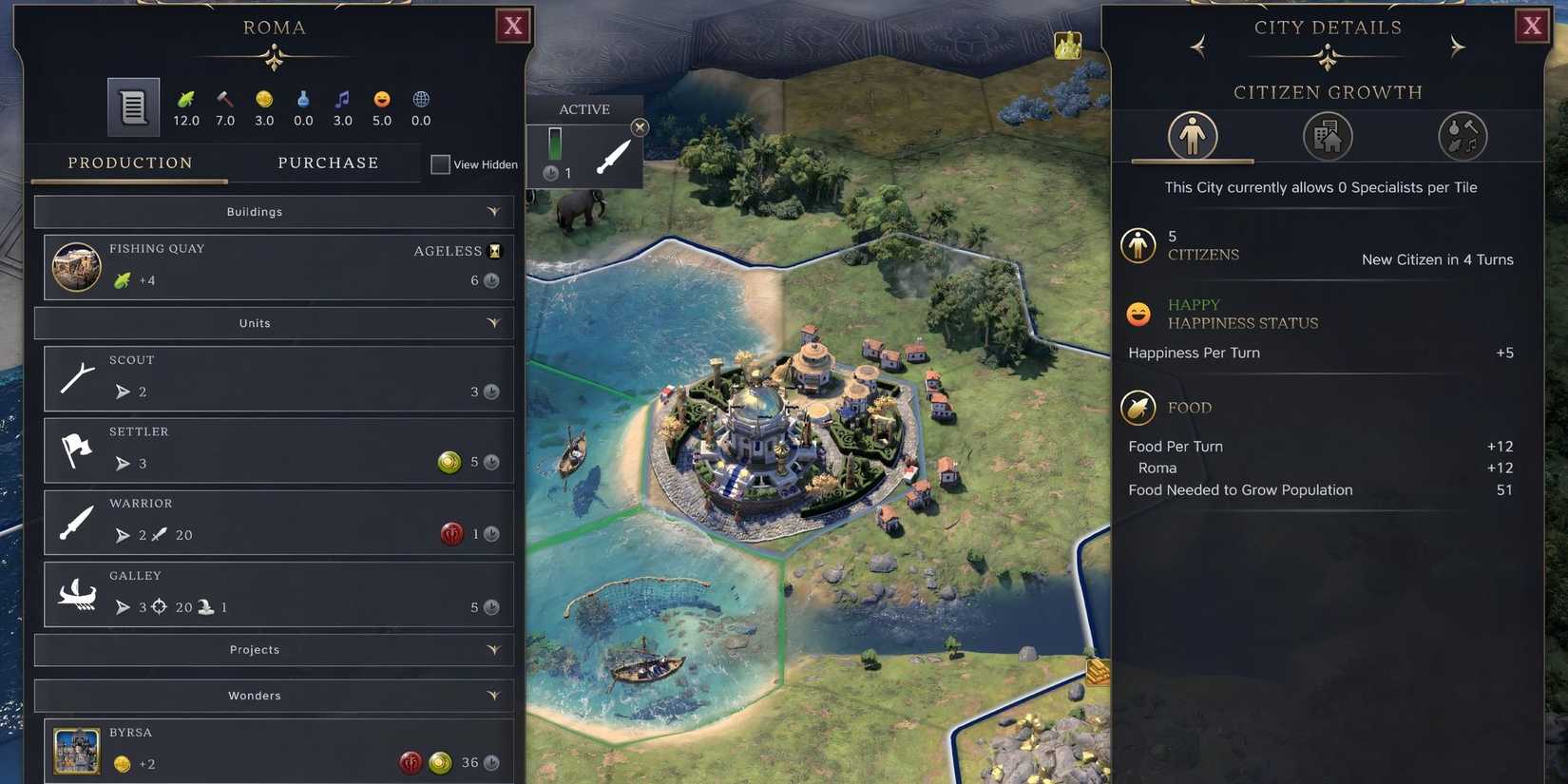Open the buildings tab in City Details
The height and width of the screenshot is (784, 1568).
[x=1328, y=136]
